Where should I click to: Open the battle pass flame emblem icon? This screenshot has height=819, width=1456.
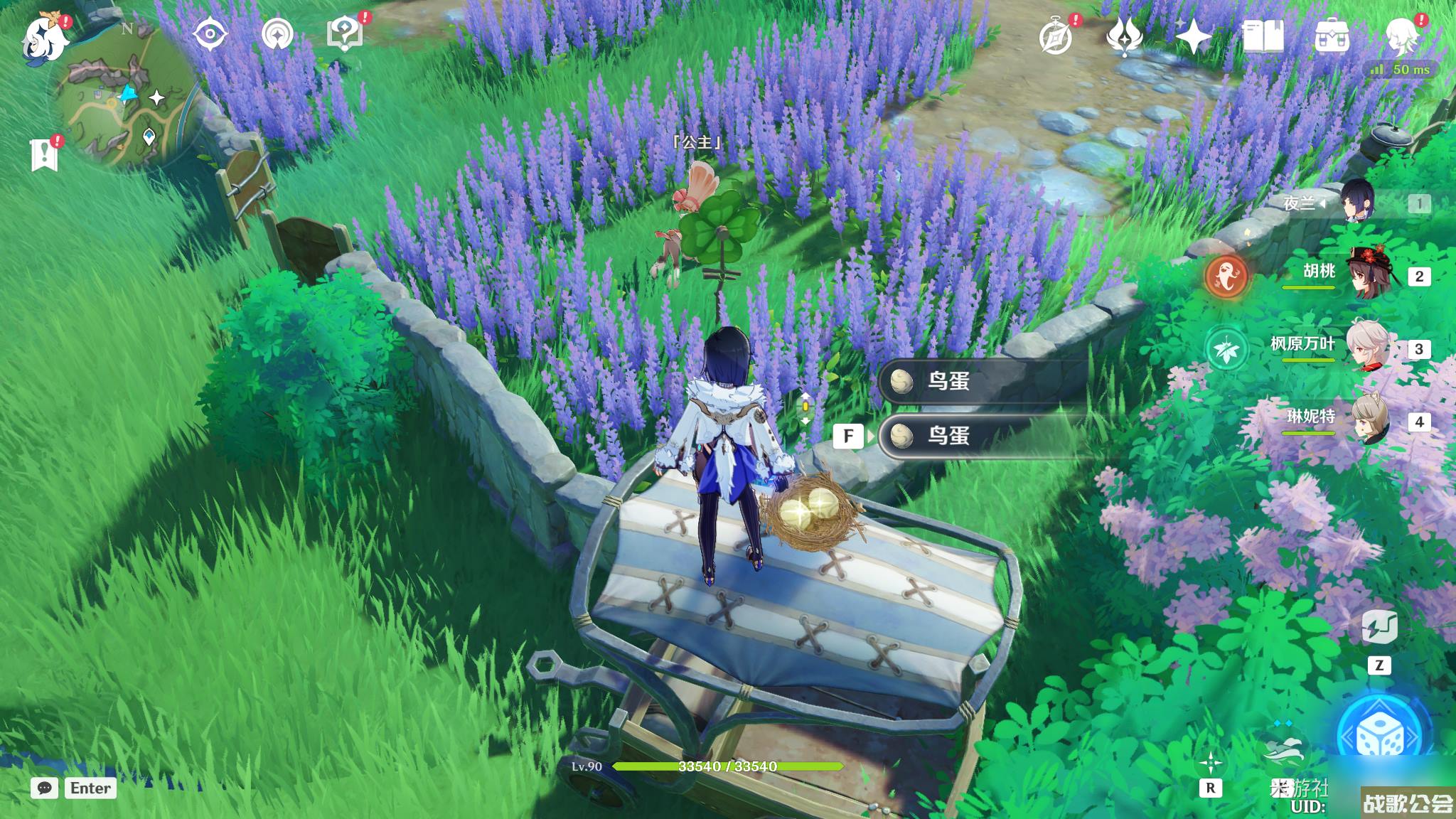(1124, 37)
